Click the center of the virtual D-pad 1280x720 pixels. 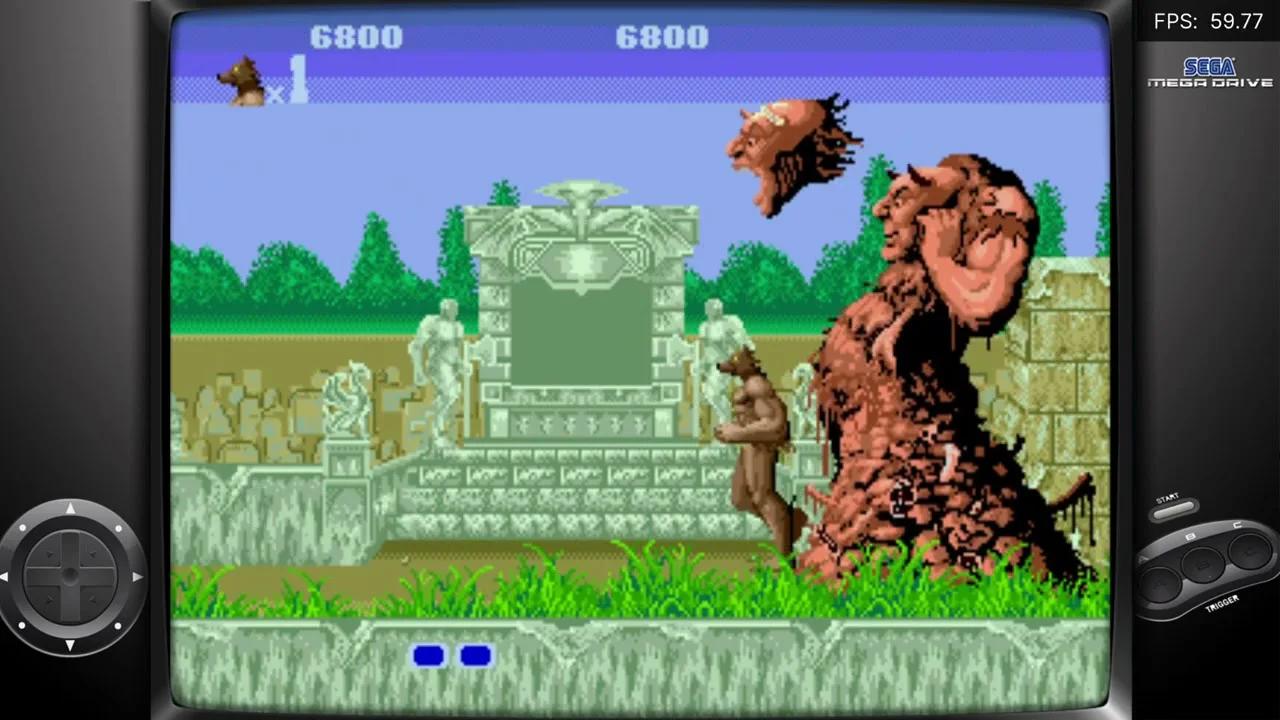pyautogui.click(x=72, y=575)
